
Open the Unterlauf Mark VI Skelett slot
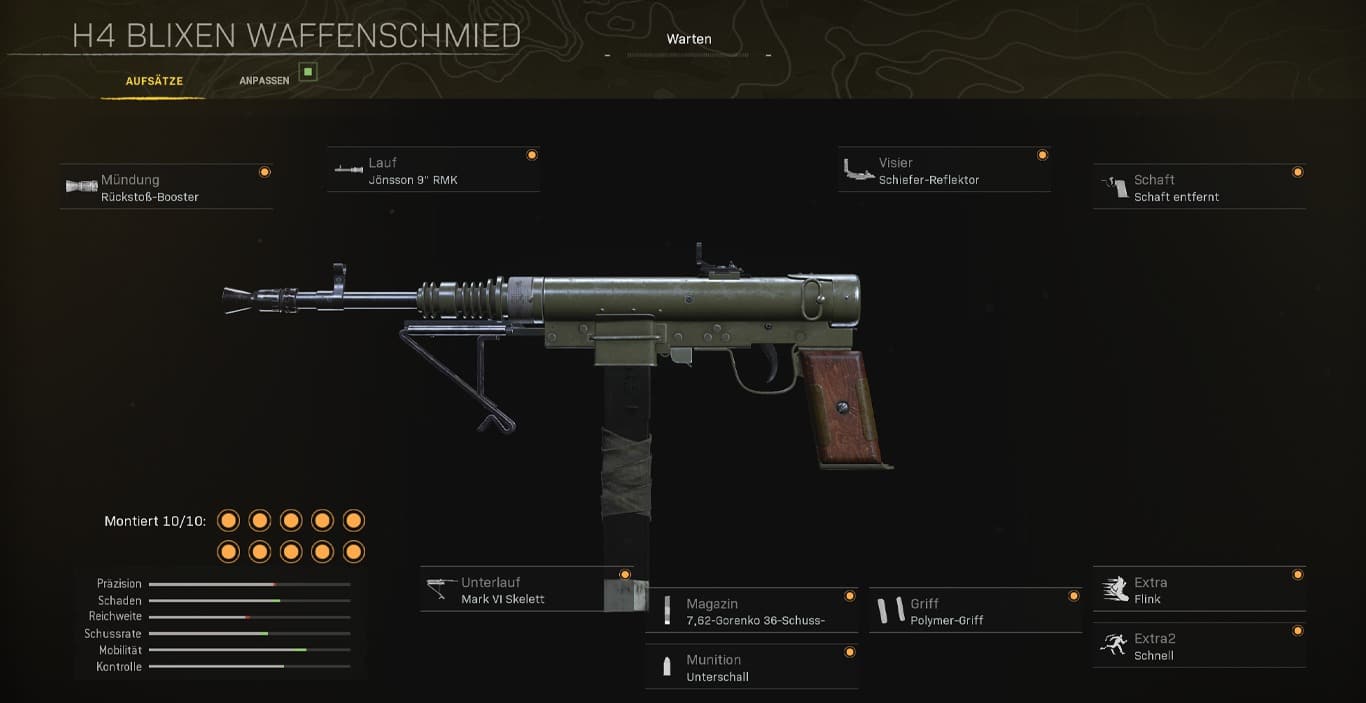tap(526, 590)
